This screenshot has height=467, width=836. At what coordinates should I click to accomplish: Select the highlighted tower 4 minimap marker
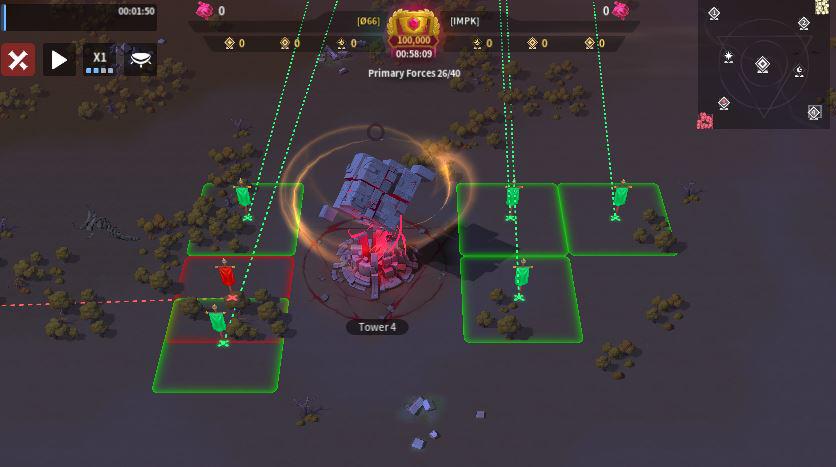pos(814,113)
